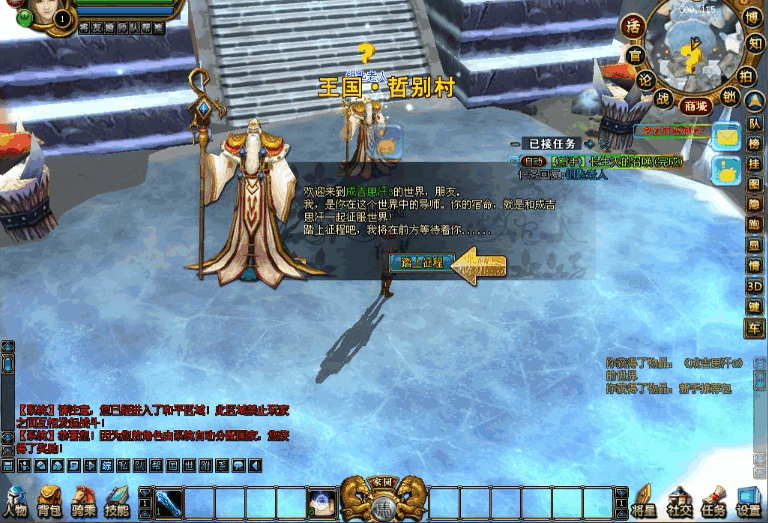Select the blue sword hotbar slot
768x523 pixels.
[x=168, y=501]
